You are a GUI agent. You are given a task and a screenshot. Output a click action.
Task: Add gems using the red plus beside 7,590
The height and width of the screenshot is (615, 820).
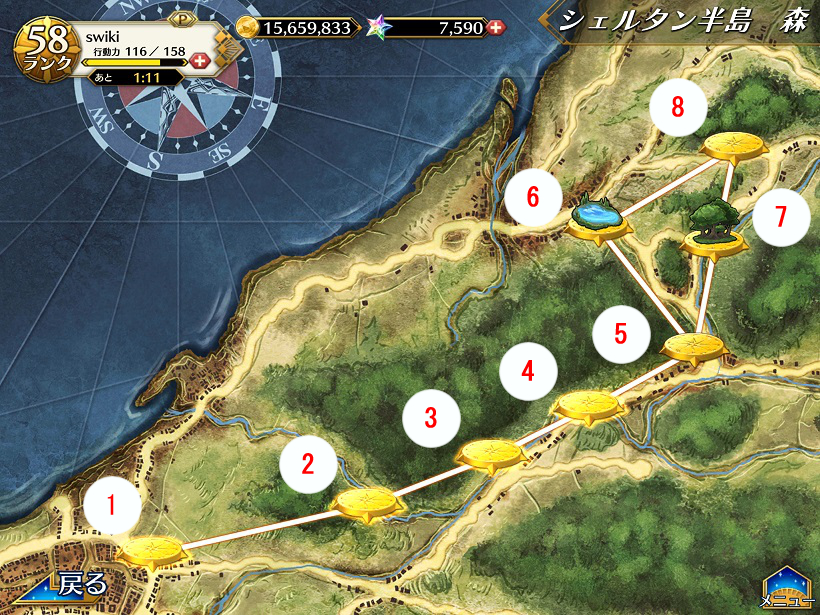coord(495,27)
